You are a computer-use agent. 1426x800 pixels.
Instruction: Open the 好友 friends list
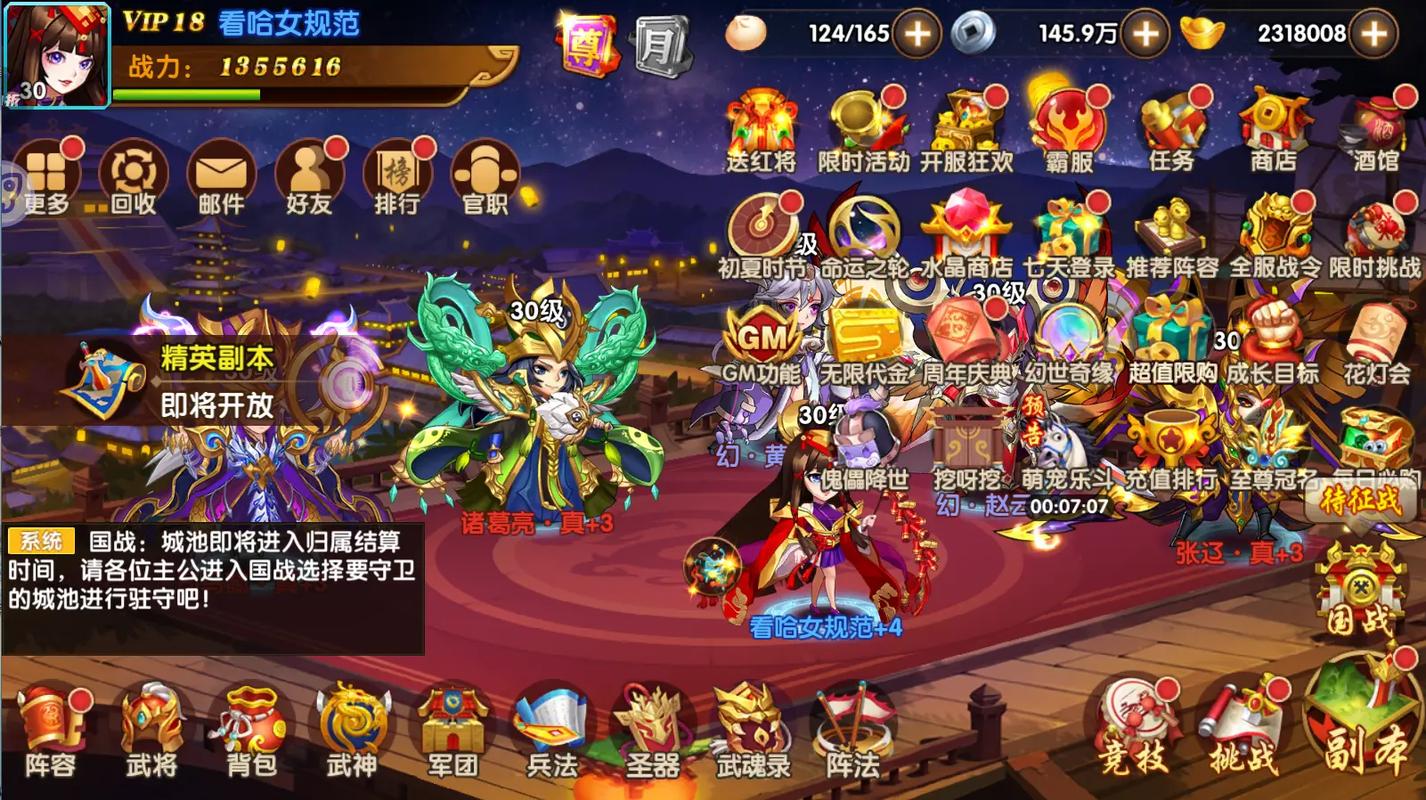(309, 177)
